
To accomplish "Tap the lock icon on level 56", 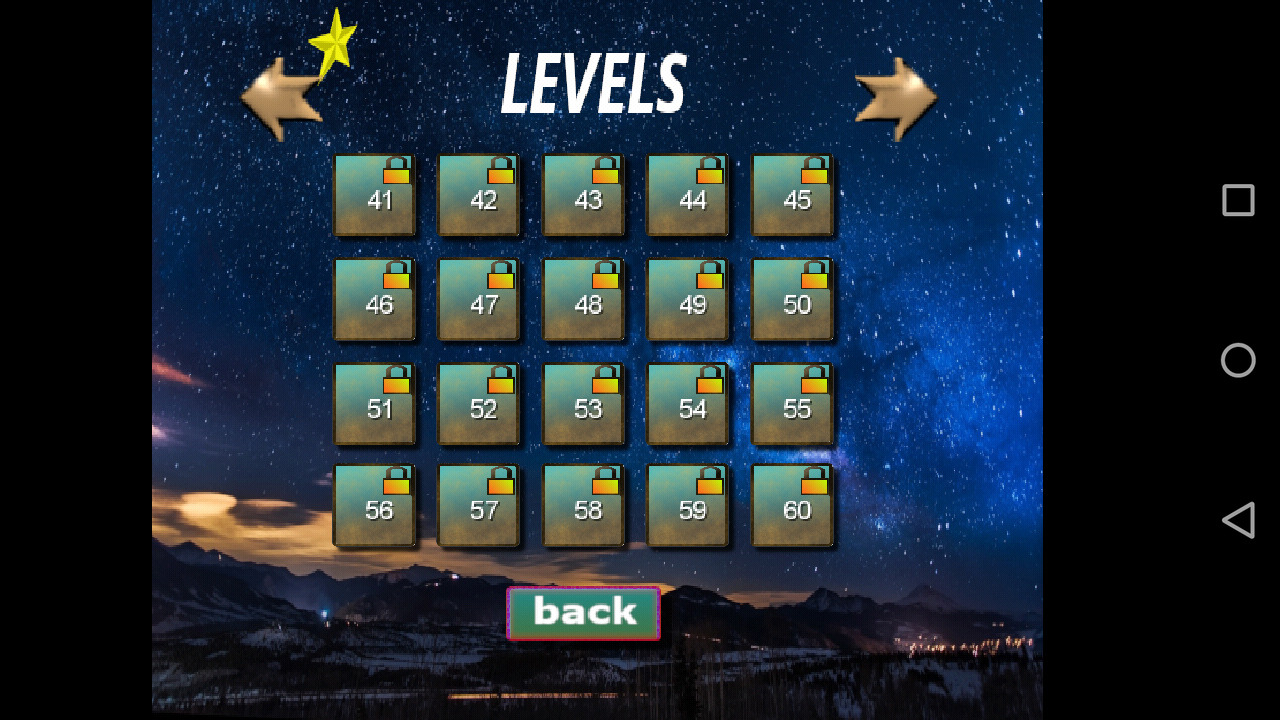I will [398, 478].
